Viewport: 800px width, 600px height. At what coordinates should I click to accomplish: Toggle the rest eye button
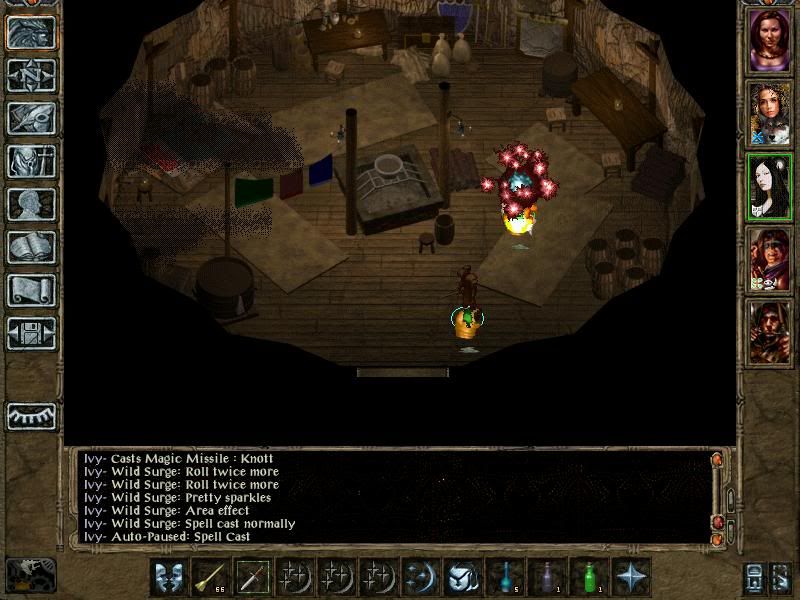click(x=31, y=415)
